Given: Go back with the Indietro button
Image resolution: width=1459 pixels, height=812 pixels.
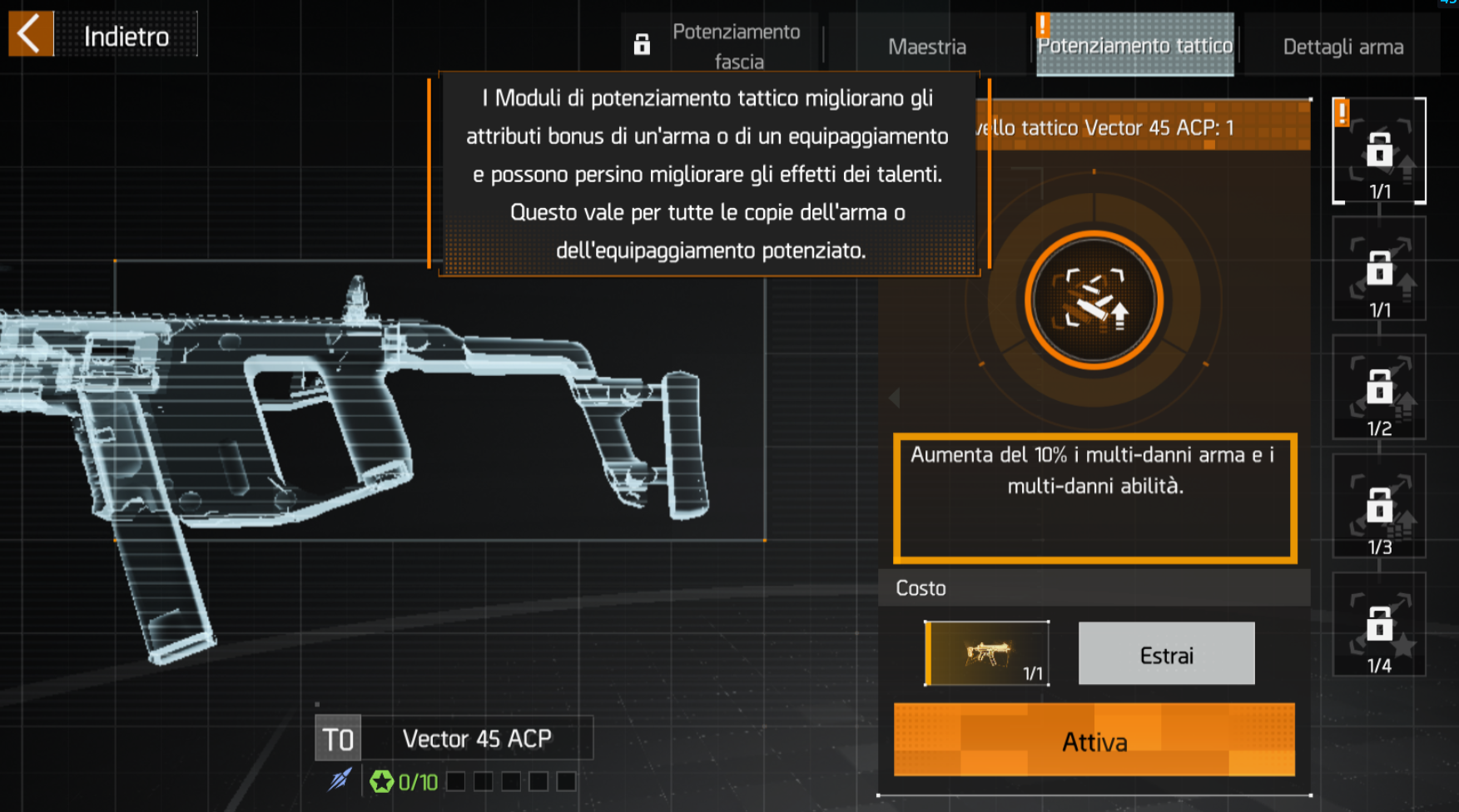Looking at the screenshot, I should pos(103,35).
